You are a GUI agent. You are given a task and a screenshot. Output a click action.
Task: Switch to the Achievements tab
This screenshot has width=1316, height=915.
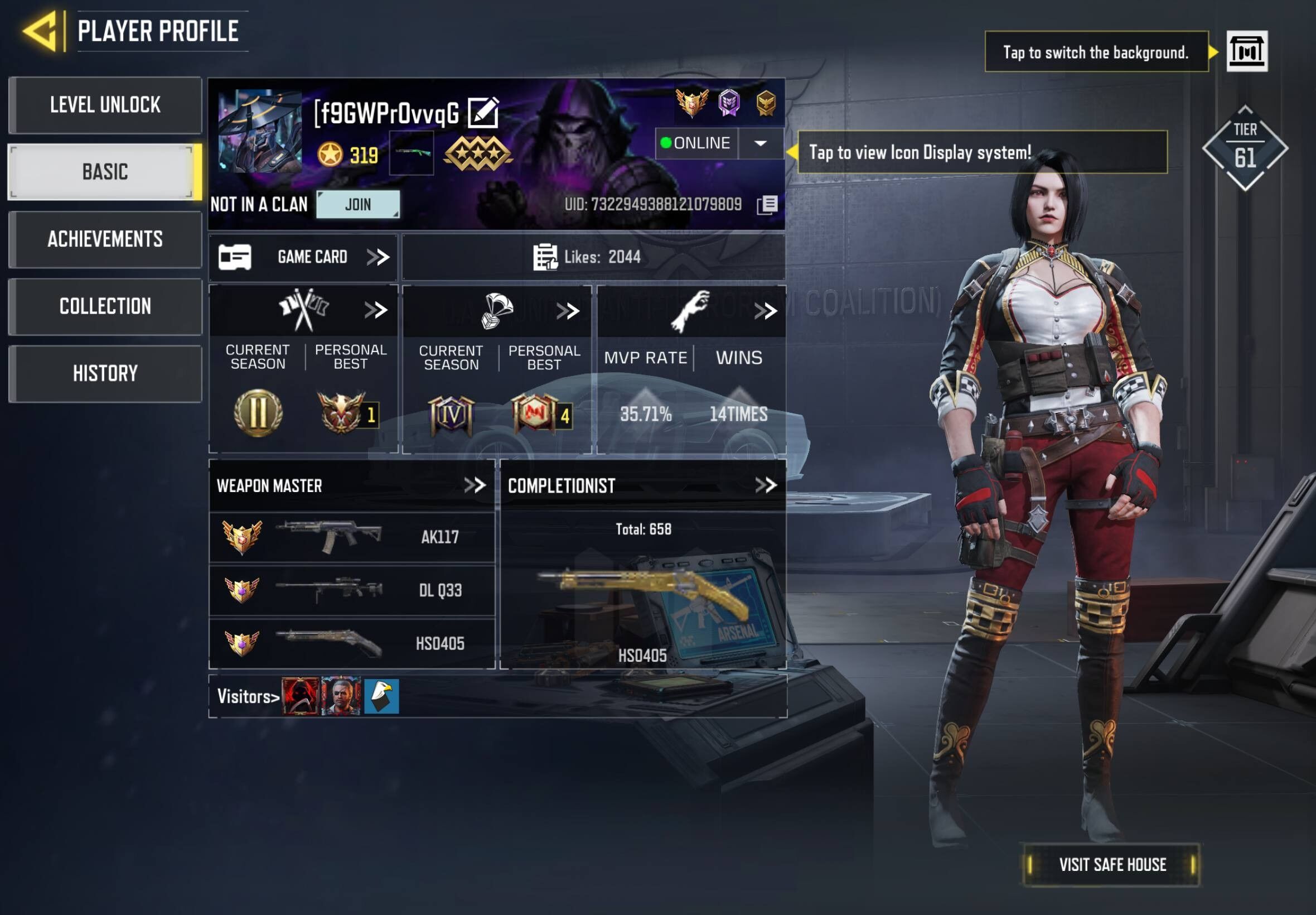[x=105, y=239]
